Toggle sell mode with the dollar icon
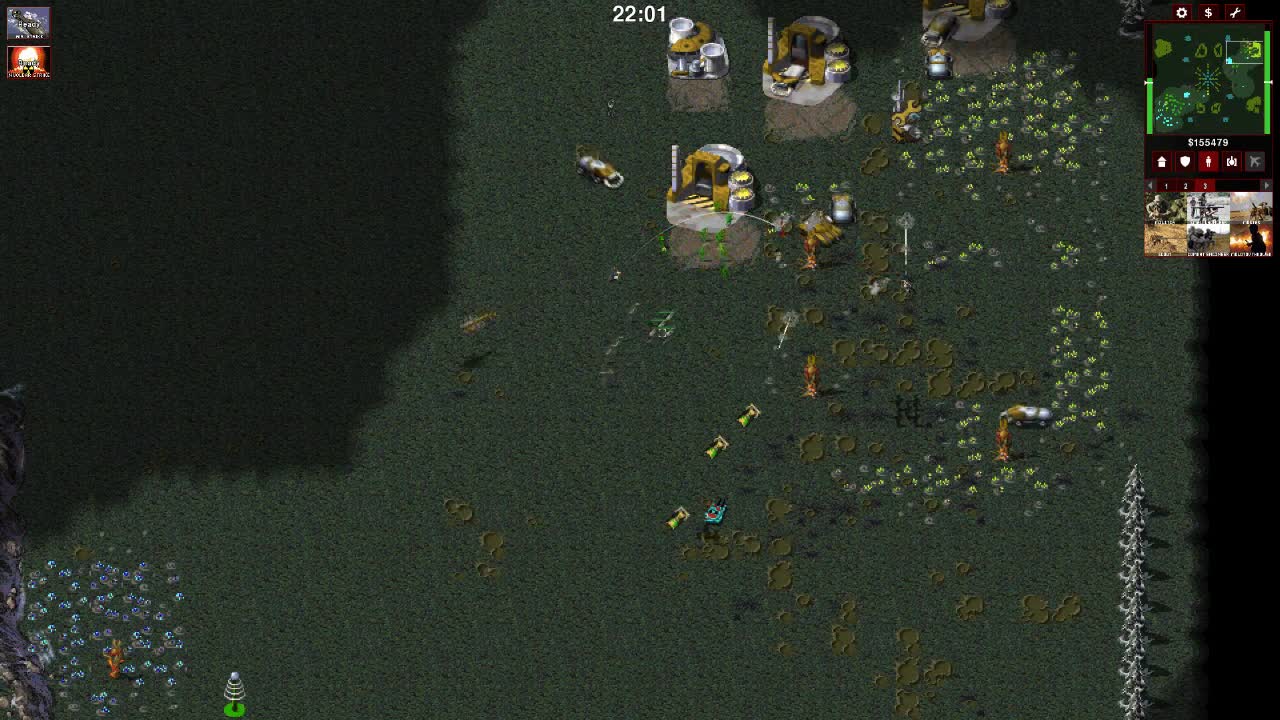 tap(1208, 13)
